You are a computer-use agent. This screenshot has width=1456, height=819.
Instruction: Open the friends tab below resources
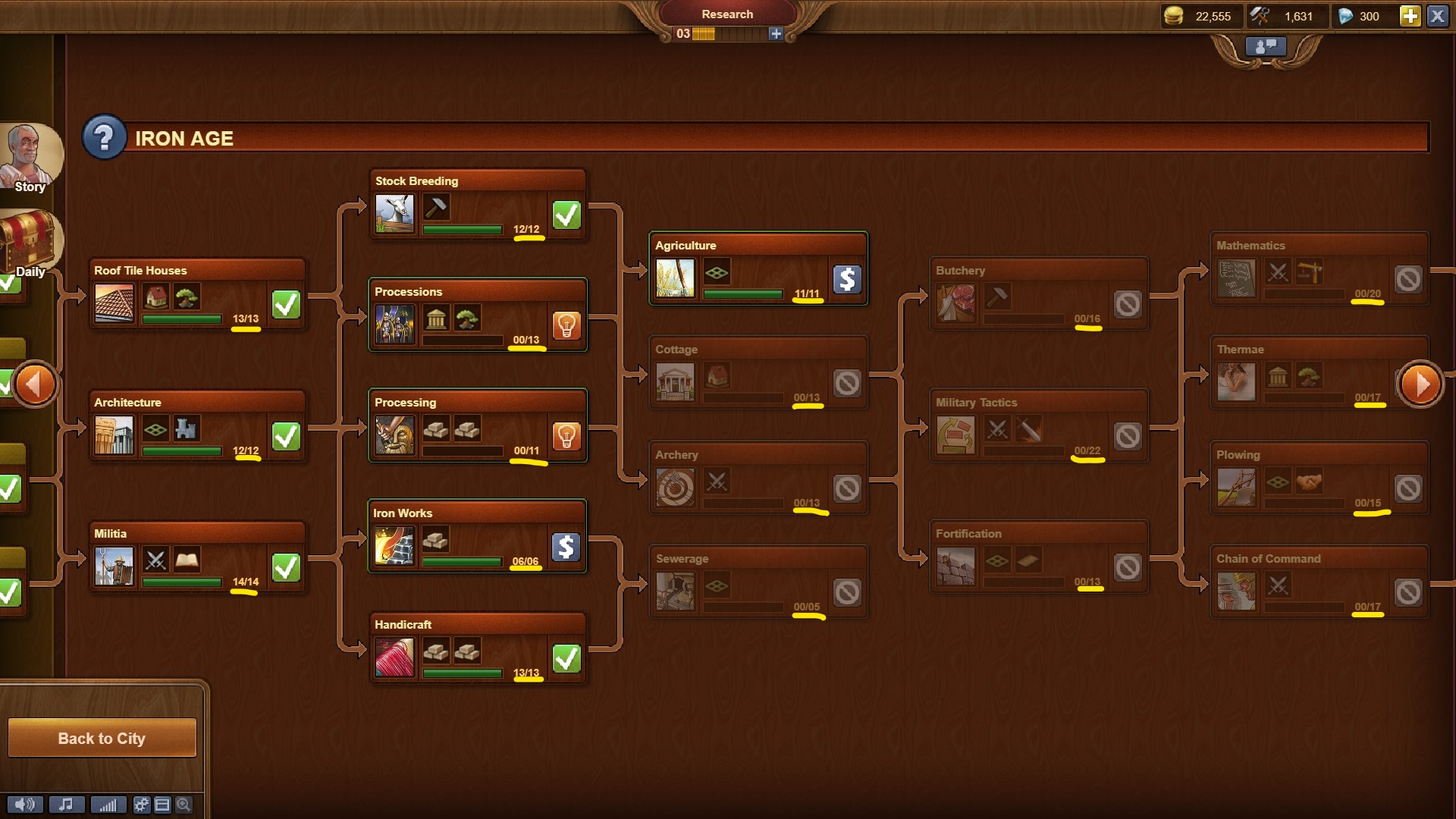[1266, 47]
